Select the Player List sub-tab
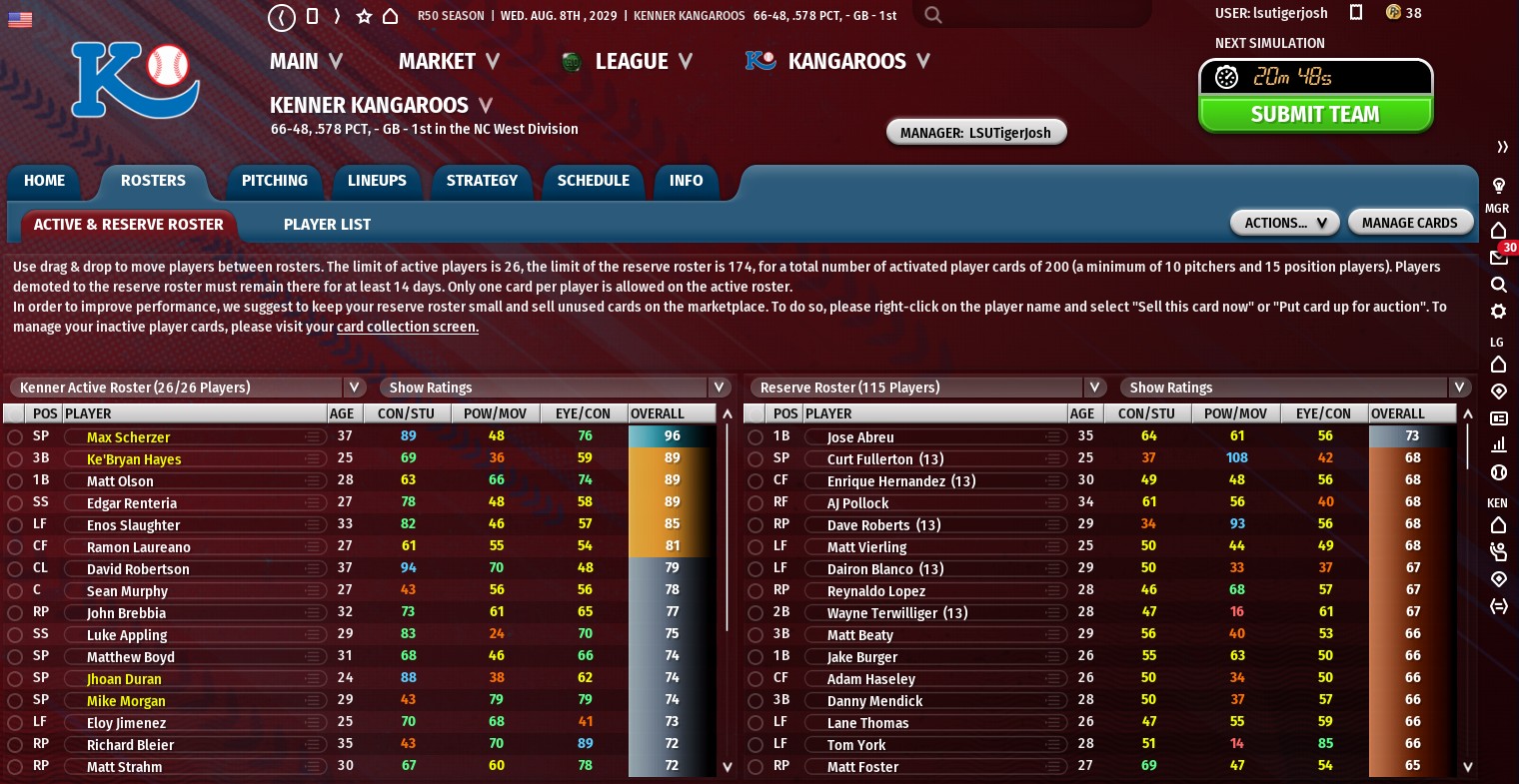1519x784 pixels. click(x=327, y=225)
